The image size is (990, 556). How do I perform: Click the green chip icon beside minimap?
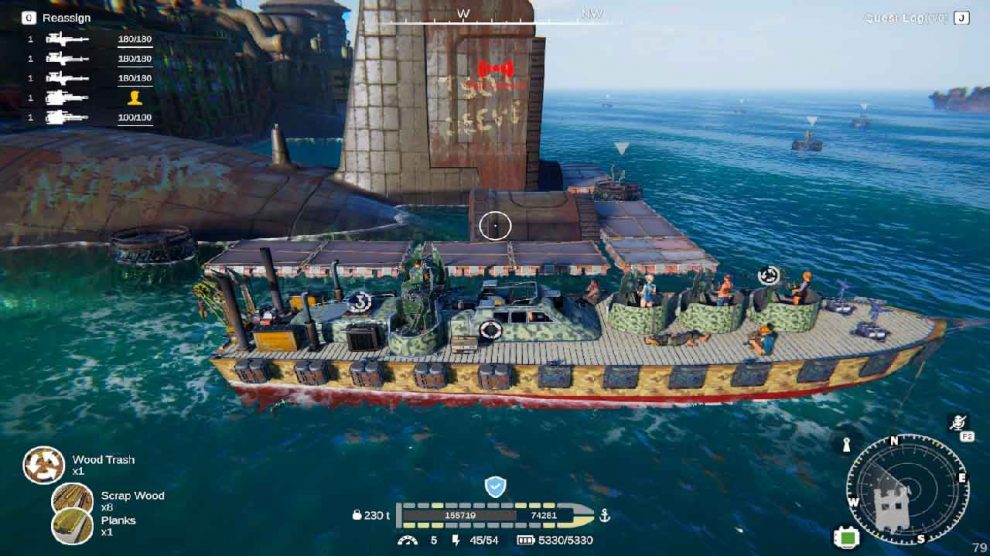847,536
